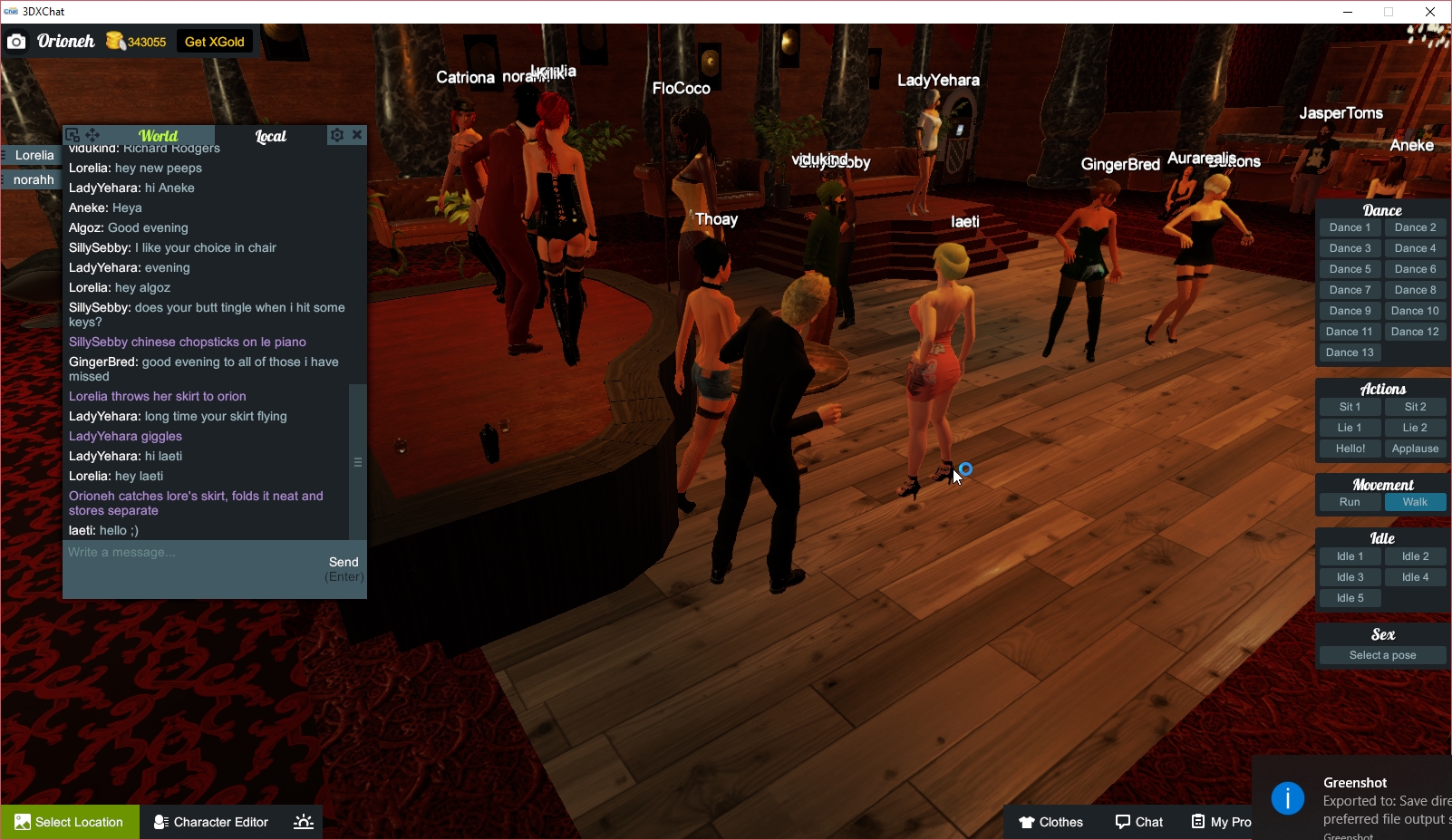The image size is (1452, 840).
Task: Open the Lorelia private chat tab
Action: (34, 155)
